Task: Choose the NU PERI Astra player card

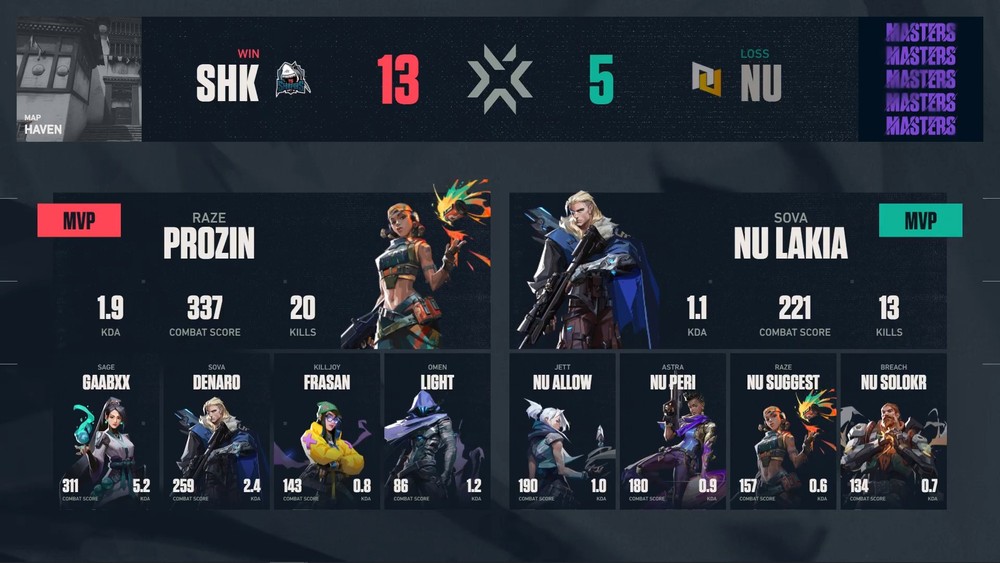Action: pyautogui.click(x=673, y=431)
